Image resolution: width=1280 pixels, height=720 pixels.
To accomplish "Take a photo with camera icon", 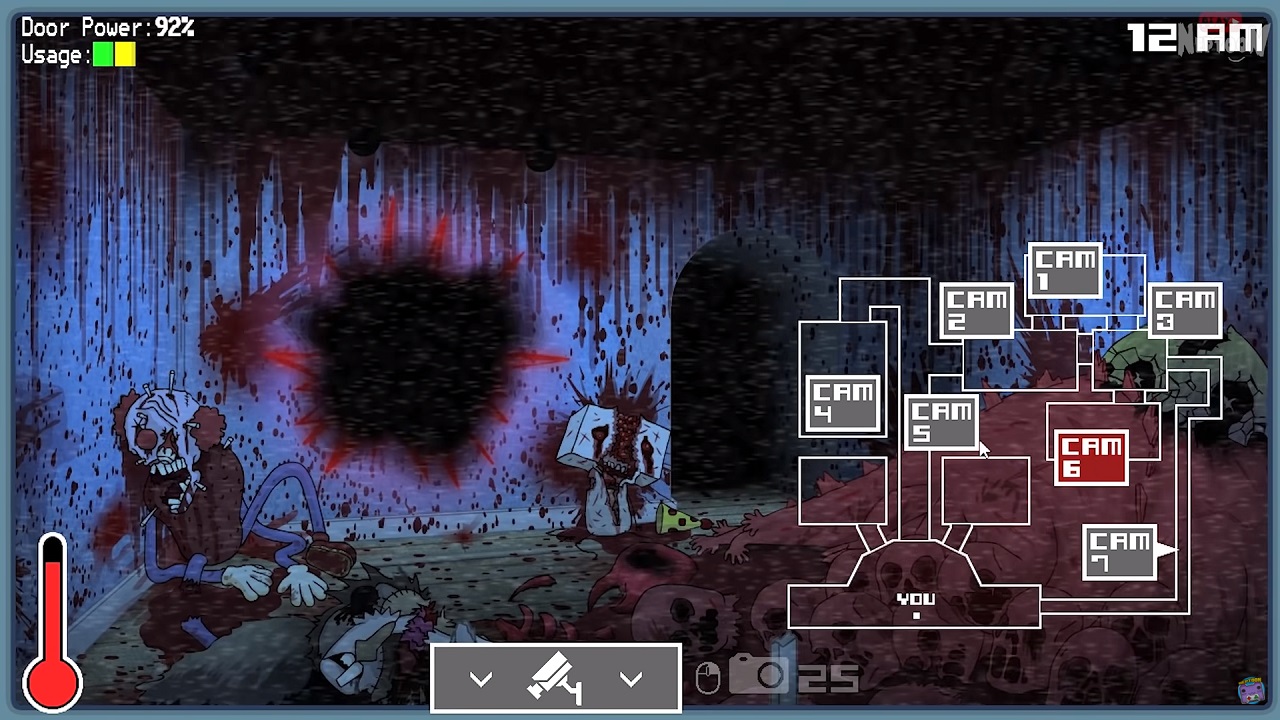I will click(758, 676).
